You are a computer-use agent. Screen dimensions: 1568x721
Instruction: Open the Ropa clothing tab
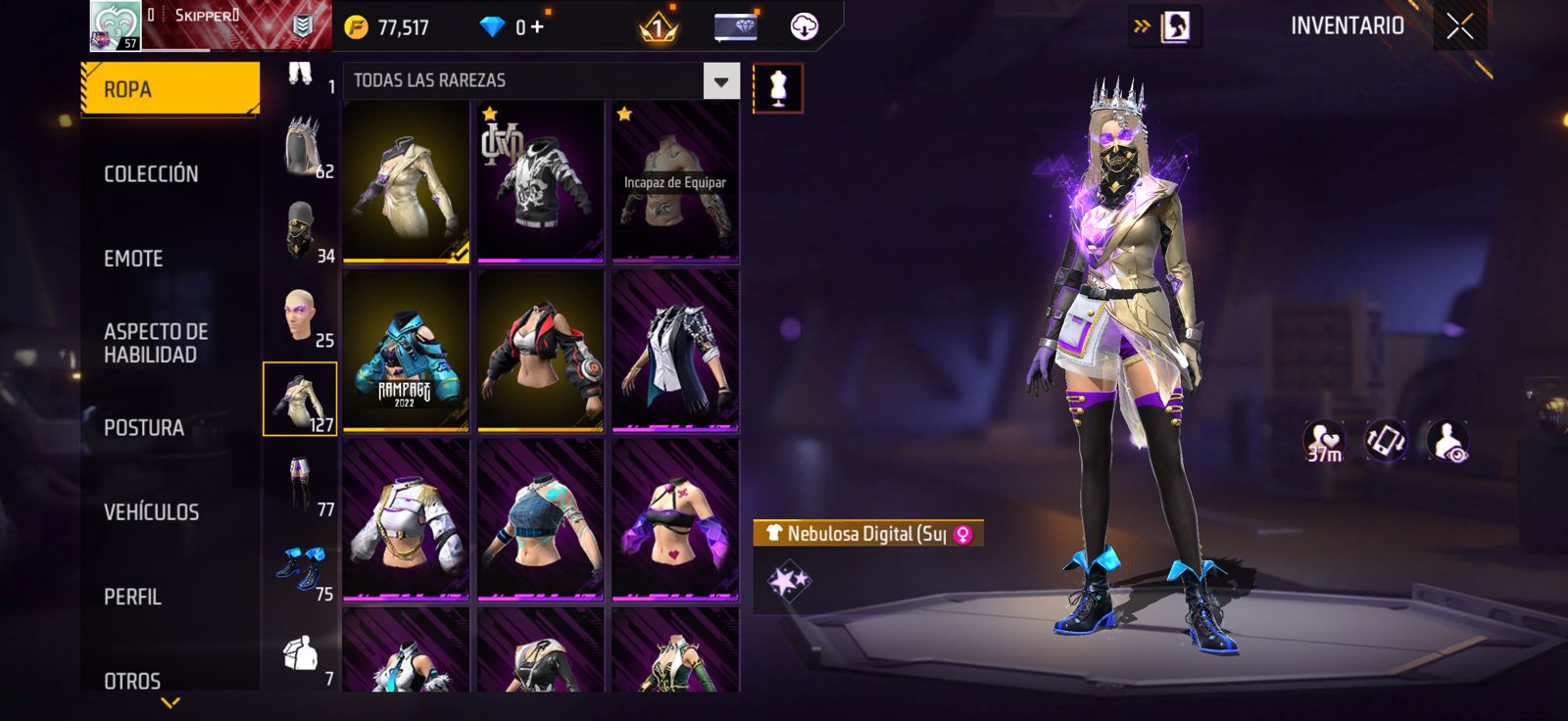click(170, 90)
